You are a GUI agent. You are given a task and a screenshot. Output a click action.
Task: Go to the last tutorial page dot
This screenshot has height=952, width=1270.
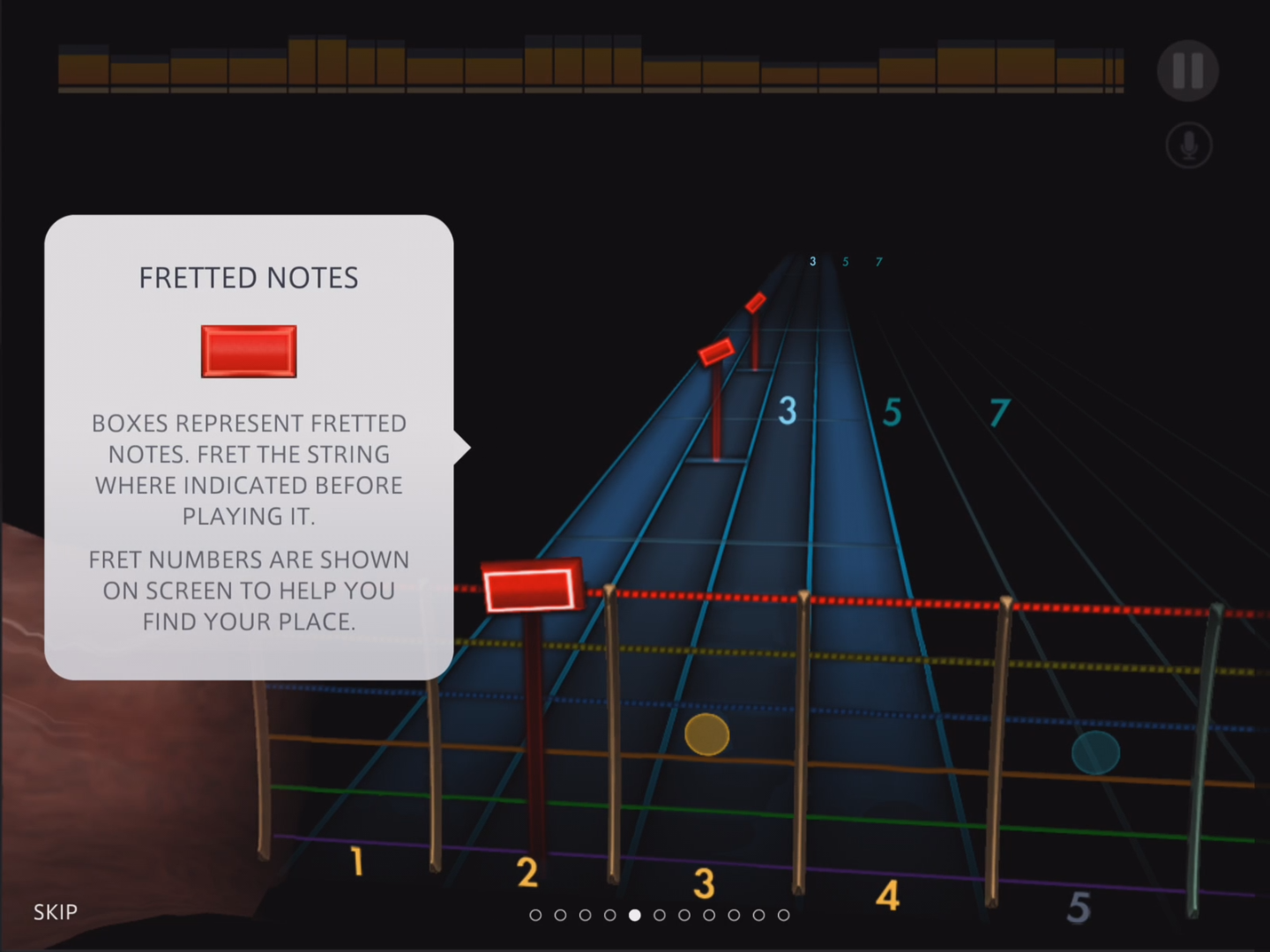tap(783, 915)
